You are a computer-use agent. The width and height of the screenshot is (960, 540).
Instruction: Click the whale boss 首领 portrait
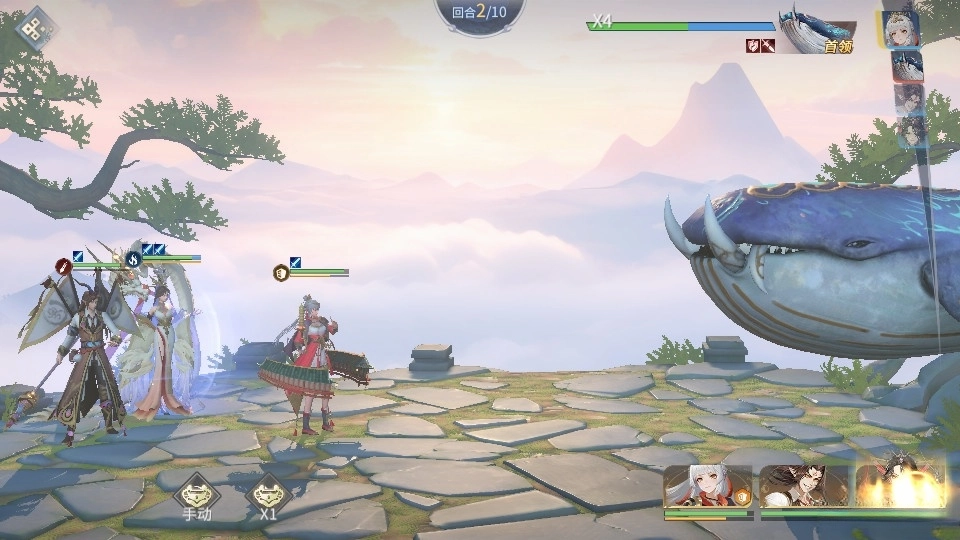click(818, 36)
